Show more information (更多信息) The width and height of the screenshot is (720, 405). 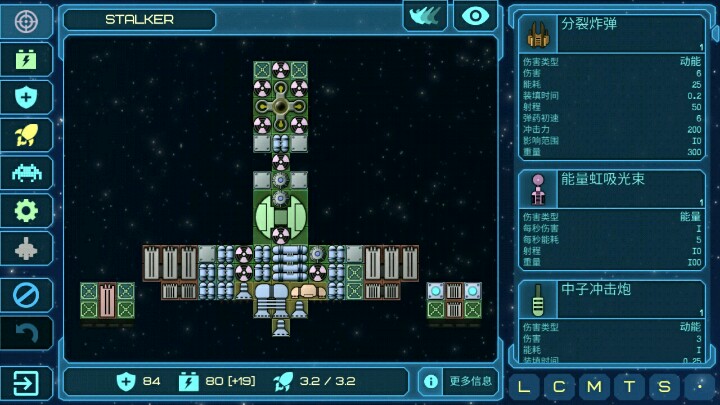[458, 381]
